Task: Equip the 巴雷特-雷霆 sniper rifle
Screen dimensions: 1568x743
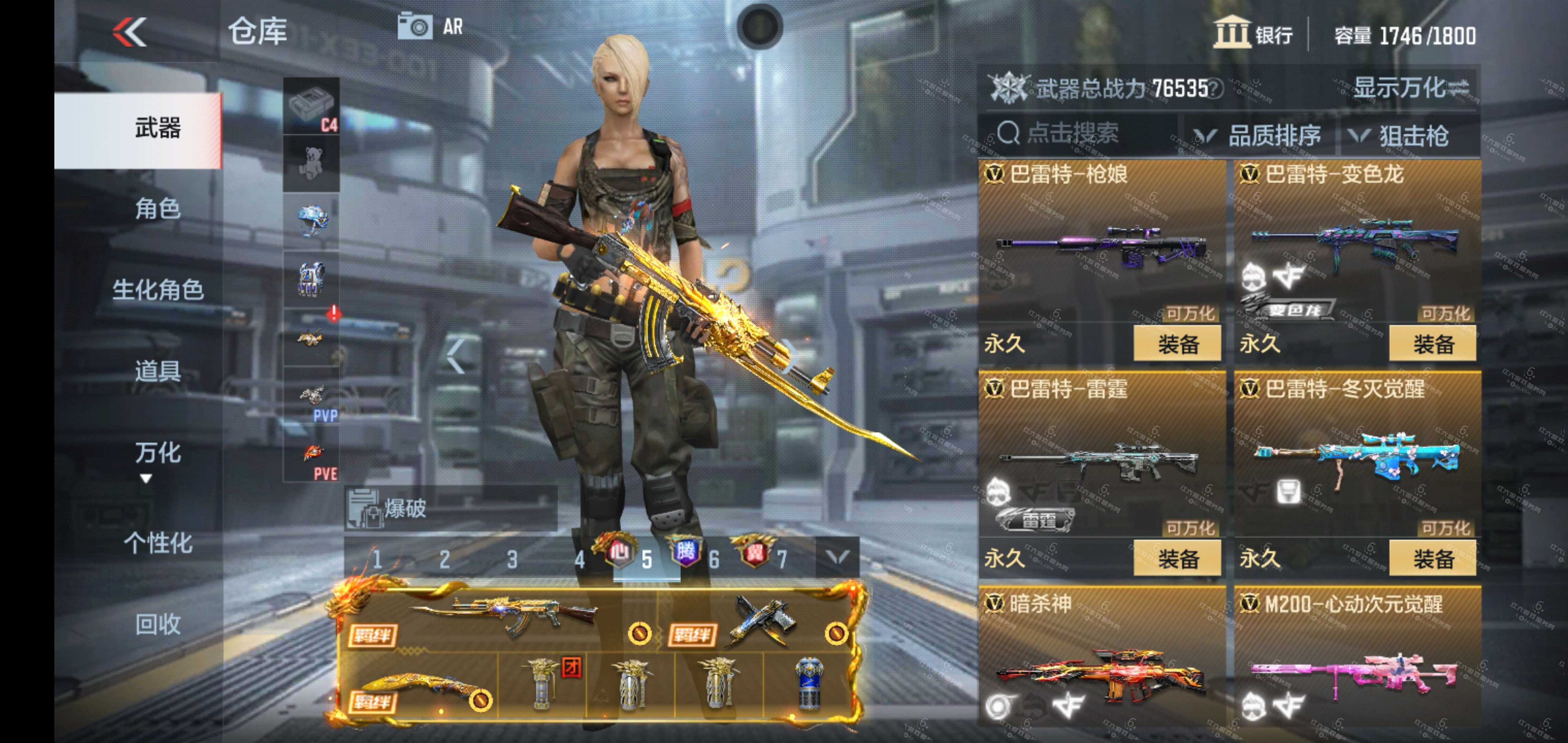Action: 1177,559
